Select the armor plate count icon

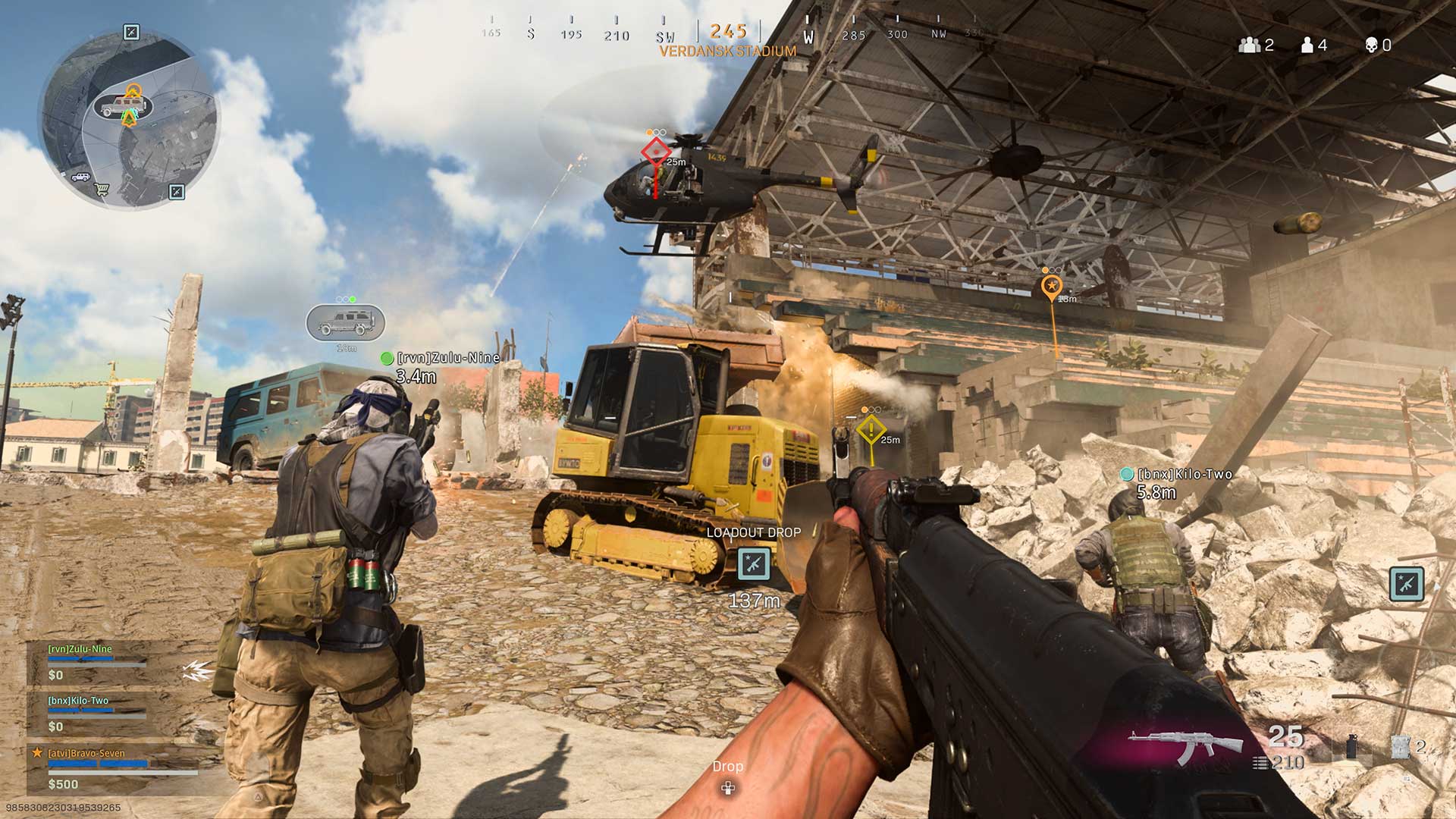1401,747
